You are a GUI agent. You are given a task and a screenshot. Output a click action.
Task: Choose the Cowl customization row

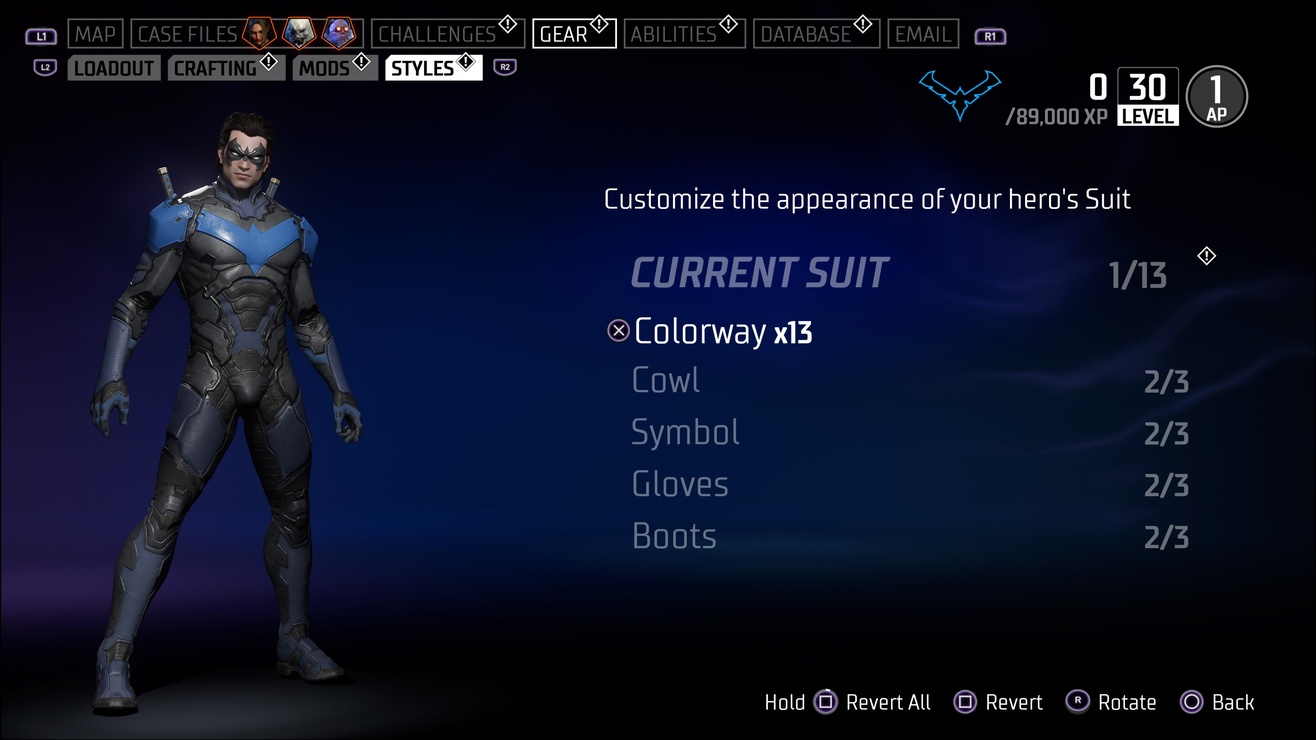click(x=666, y=381)
